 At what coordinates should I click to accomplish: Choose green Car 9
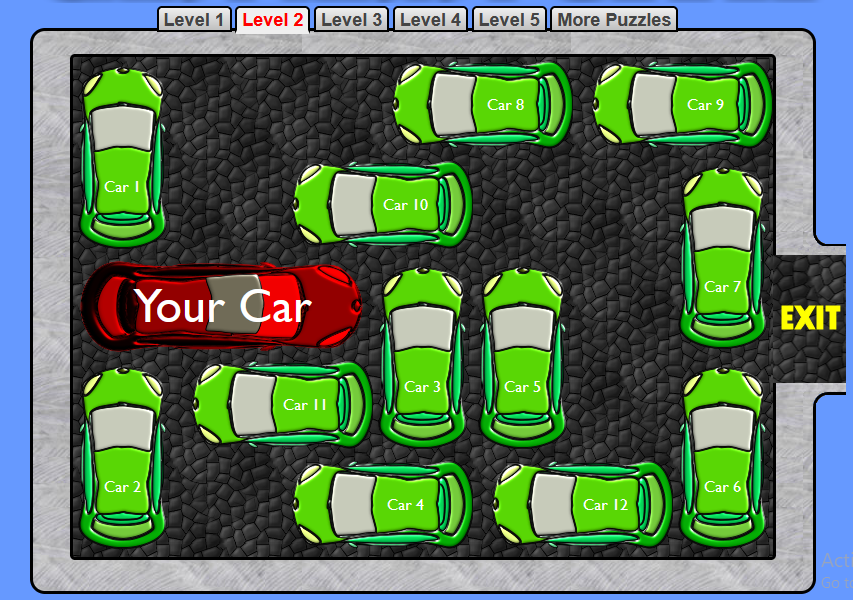pos(683,104)
